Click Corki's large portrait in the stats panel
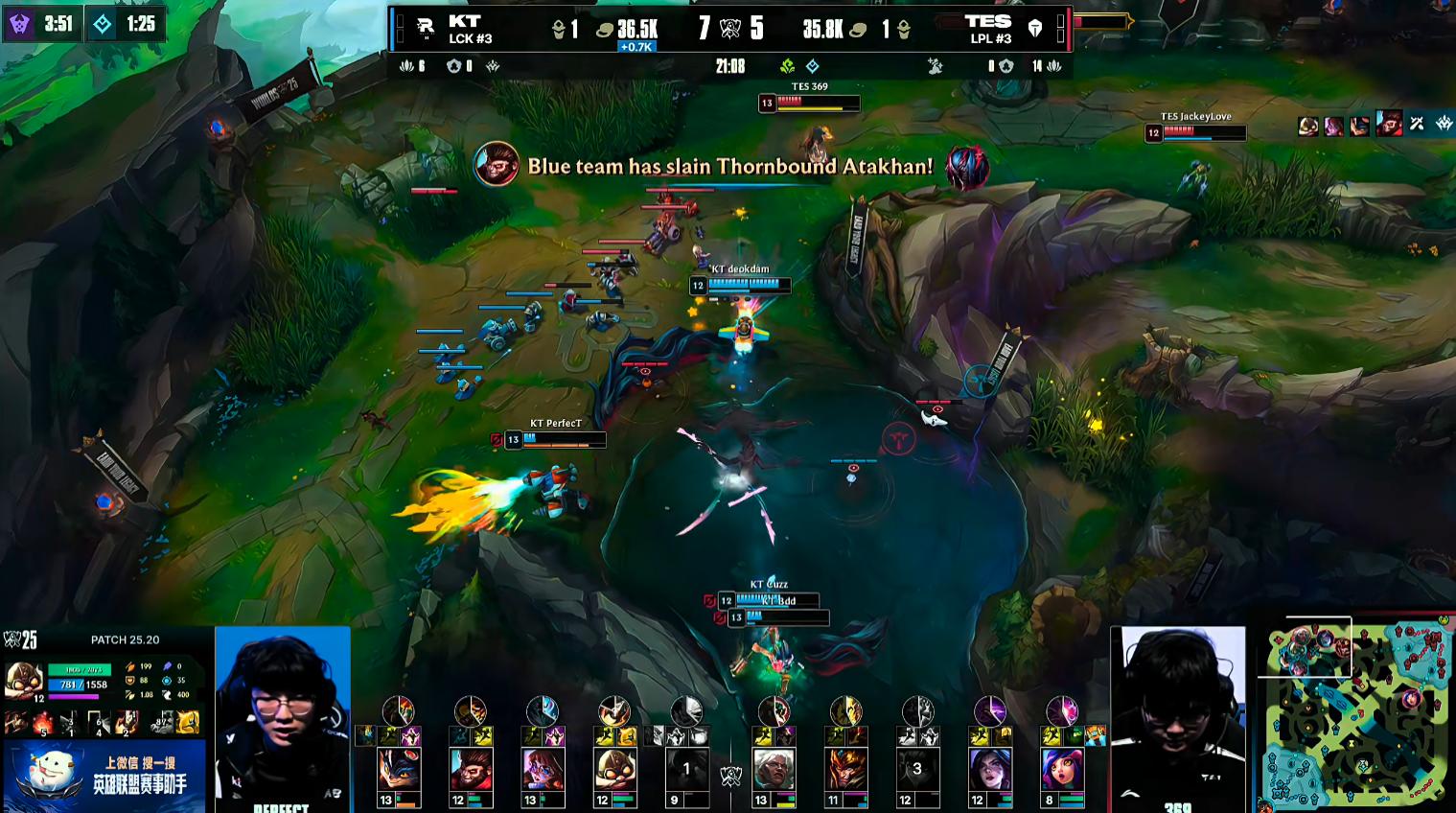The image size is (1456, 813). (24, 682)
